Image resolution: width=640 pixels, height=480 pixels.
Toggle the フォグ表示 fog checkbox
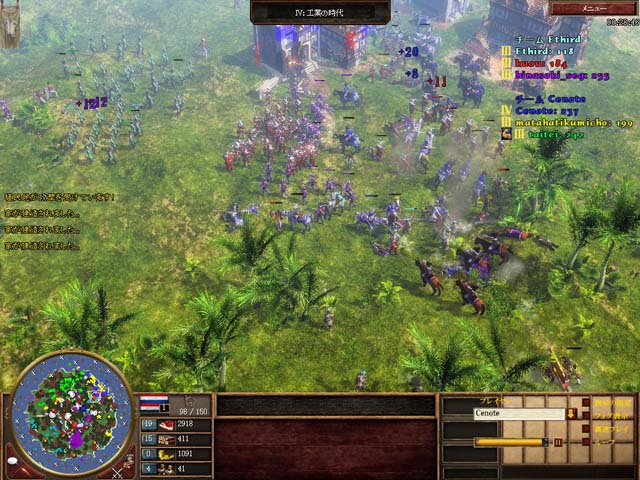click(587, 414)
